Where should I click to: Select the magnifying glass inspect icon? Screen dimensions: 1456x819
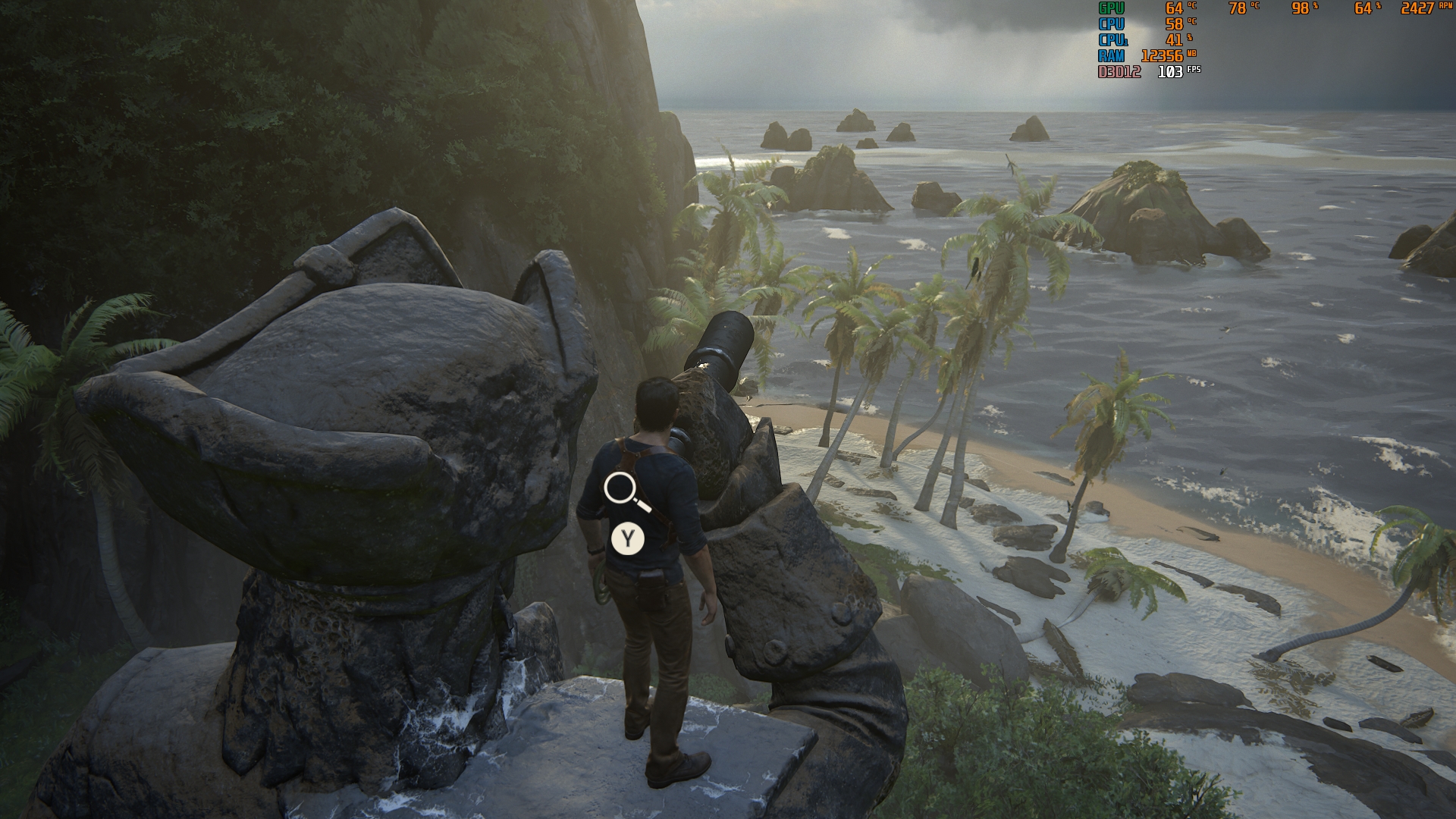tap(625, 491)
